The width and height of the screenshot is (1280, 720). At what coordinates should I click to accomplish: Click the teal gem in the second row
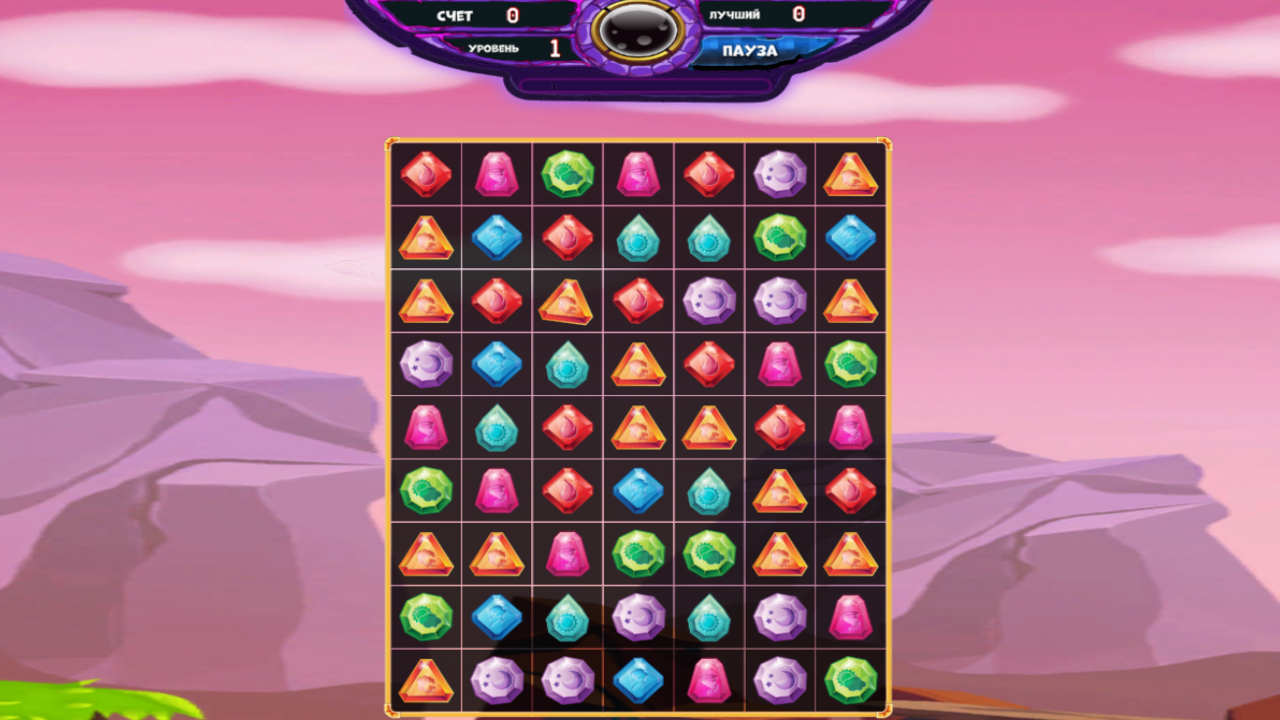coord(638,238)
